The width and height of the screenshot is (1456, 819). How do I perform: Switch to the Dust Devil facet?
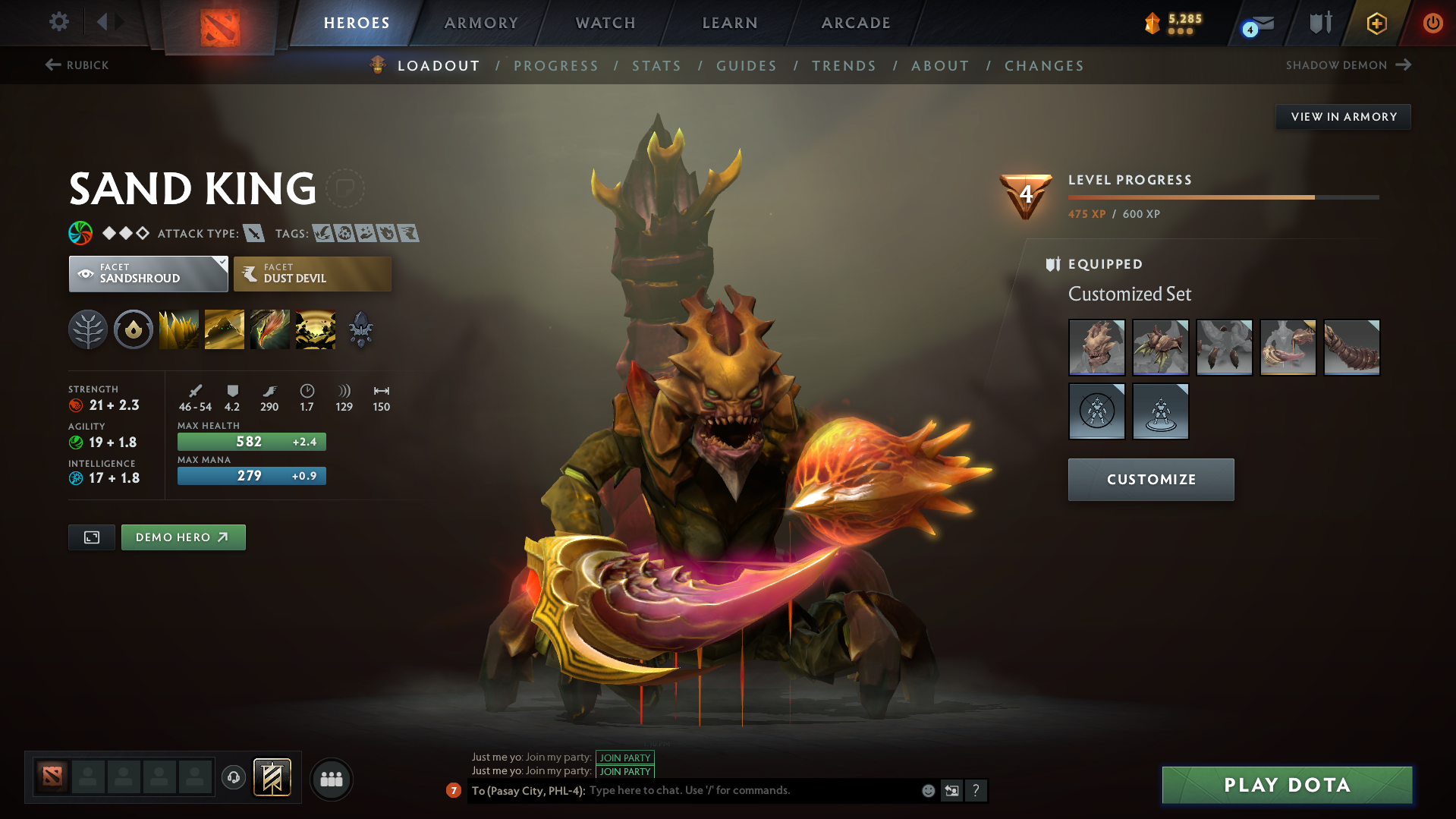coord(311,273)
